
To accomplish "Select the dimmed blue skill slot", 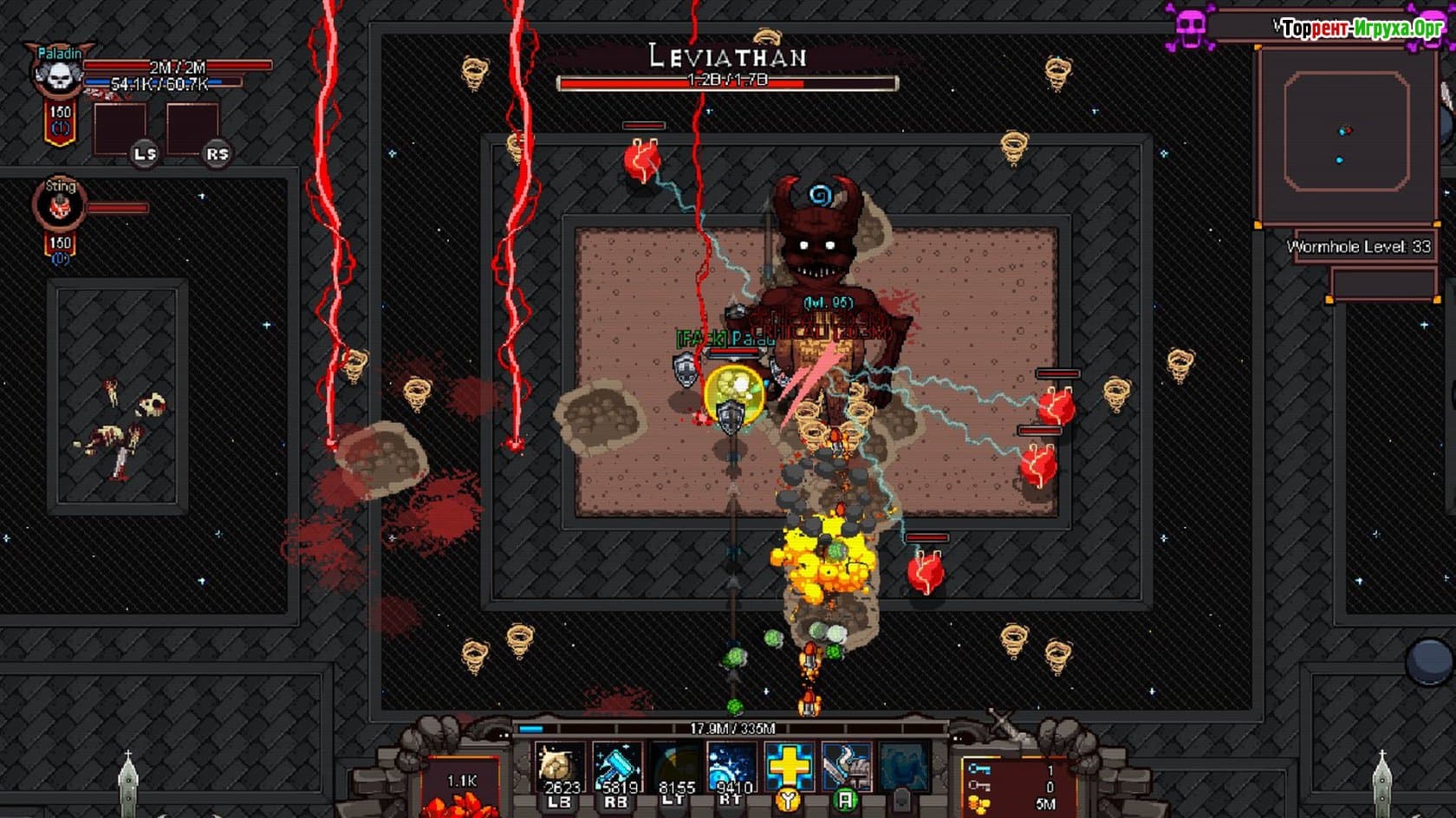I will point(904,767).
